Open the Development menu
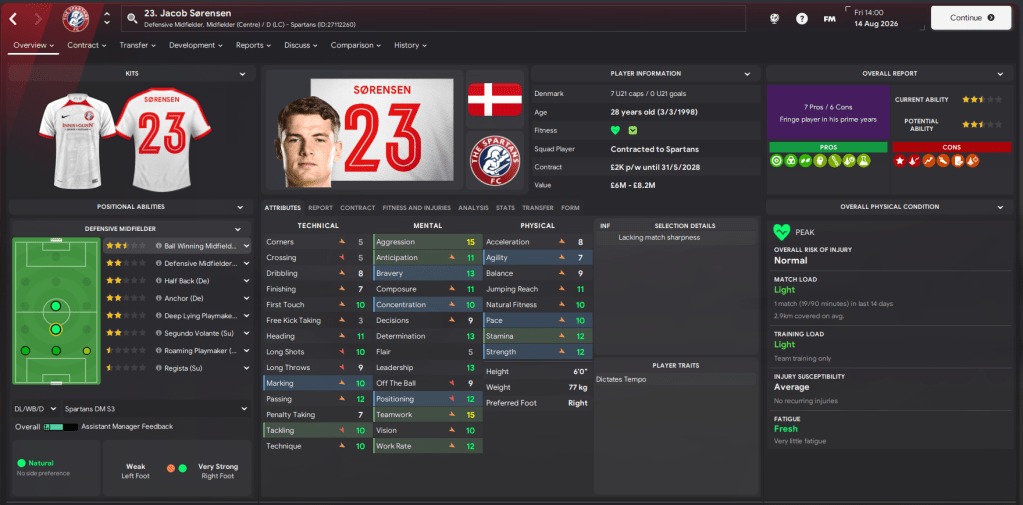Screen dimensions: 1023x505 coord(196,45)
